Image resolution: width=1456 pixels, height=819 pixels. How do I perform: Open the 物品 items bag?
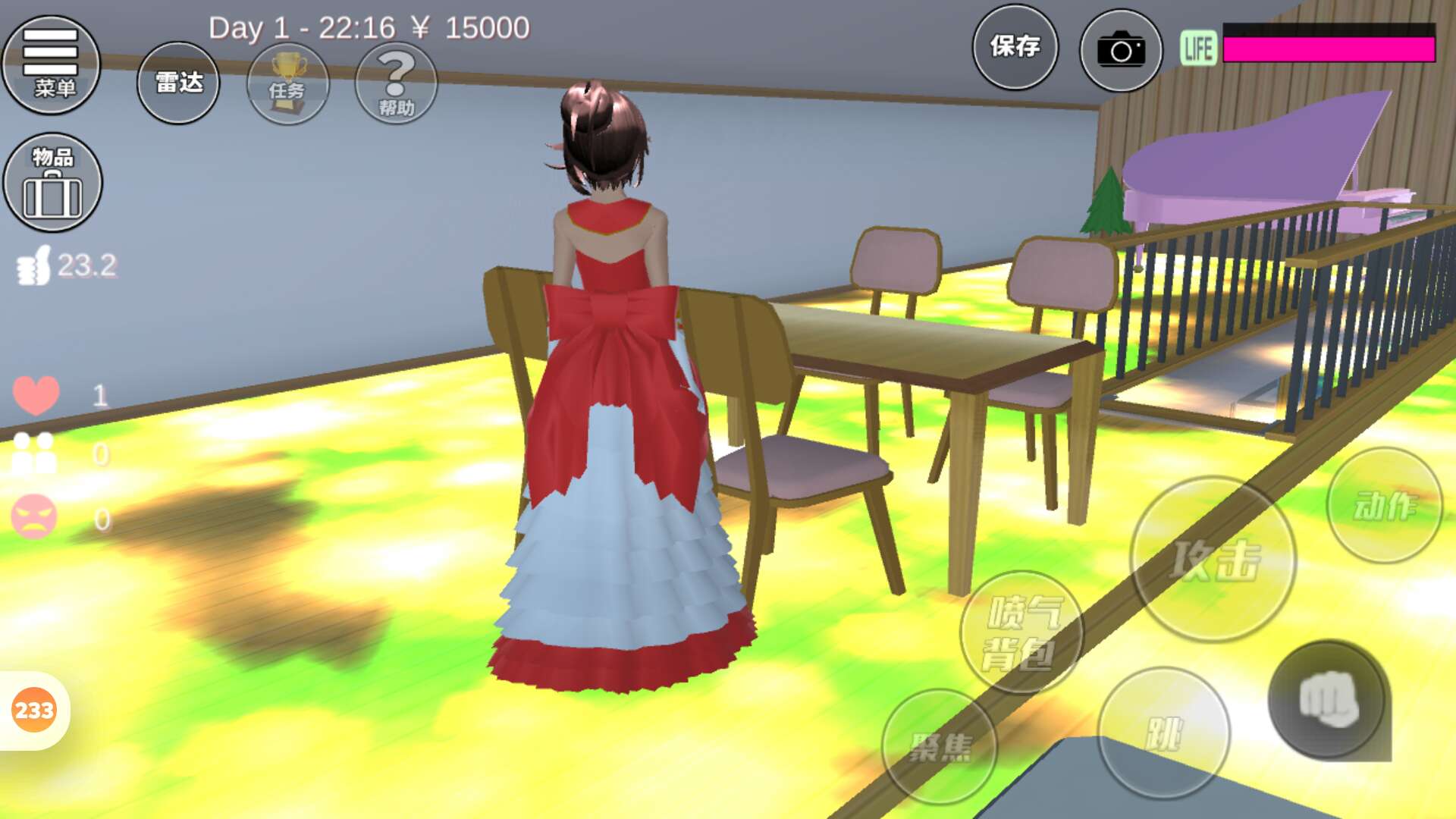tap(52, 183)
